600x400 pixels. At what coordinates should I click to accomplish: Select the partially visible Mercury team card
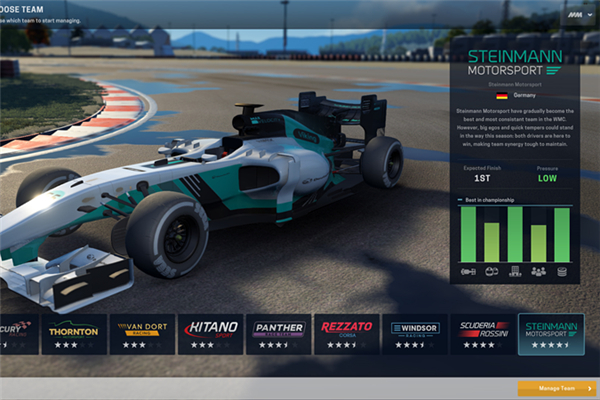tap(18, 333)
